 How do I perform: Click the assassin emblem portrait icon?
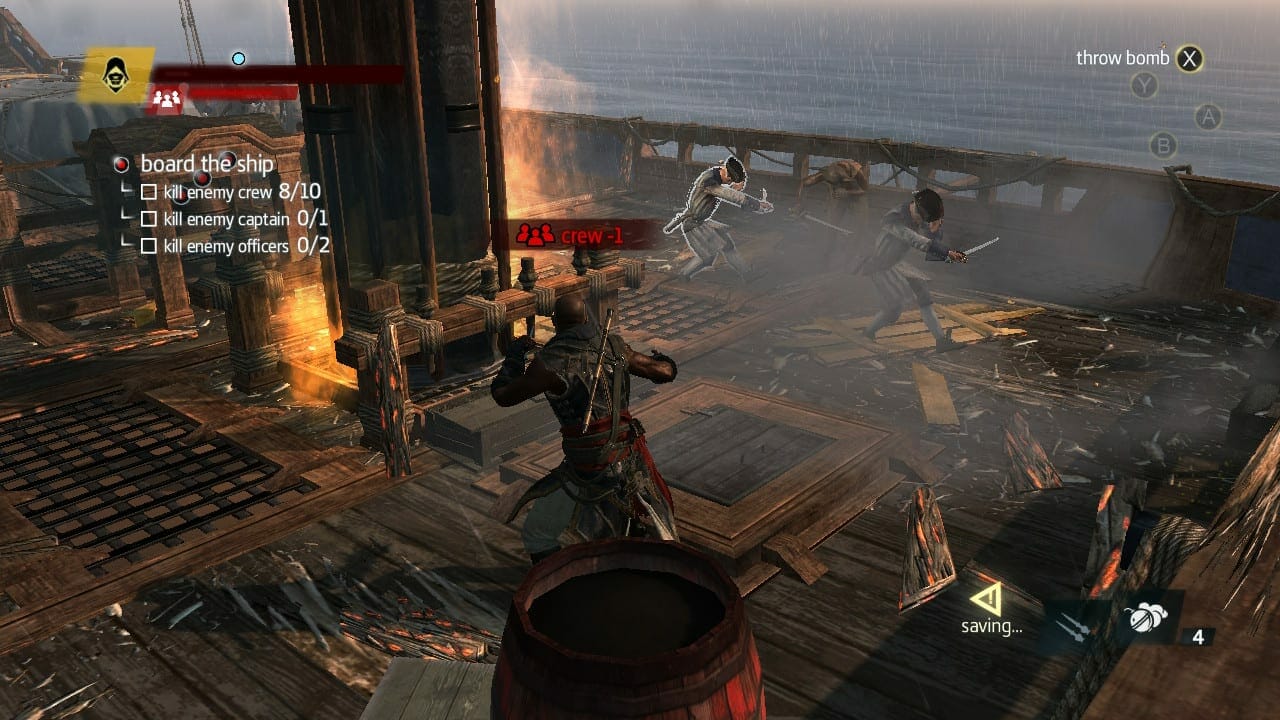click(116, 73)
